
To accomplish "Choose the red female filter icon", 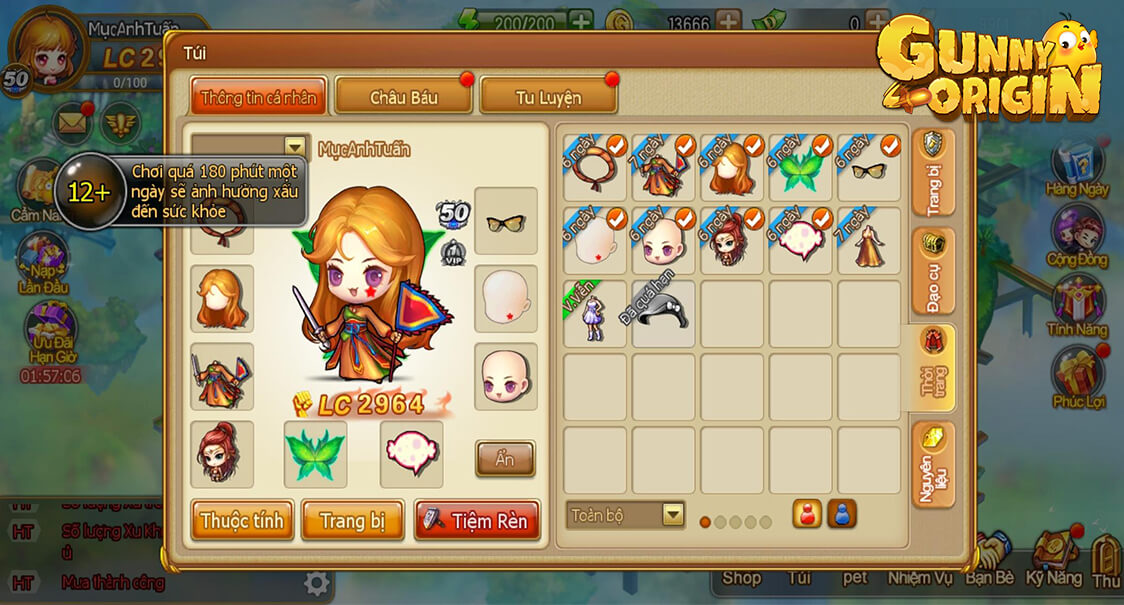I will click(x=807, y=514).
